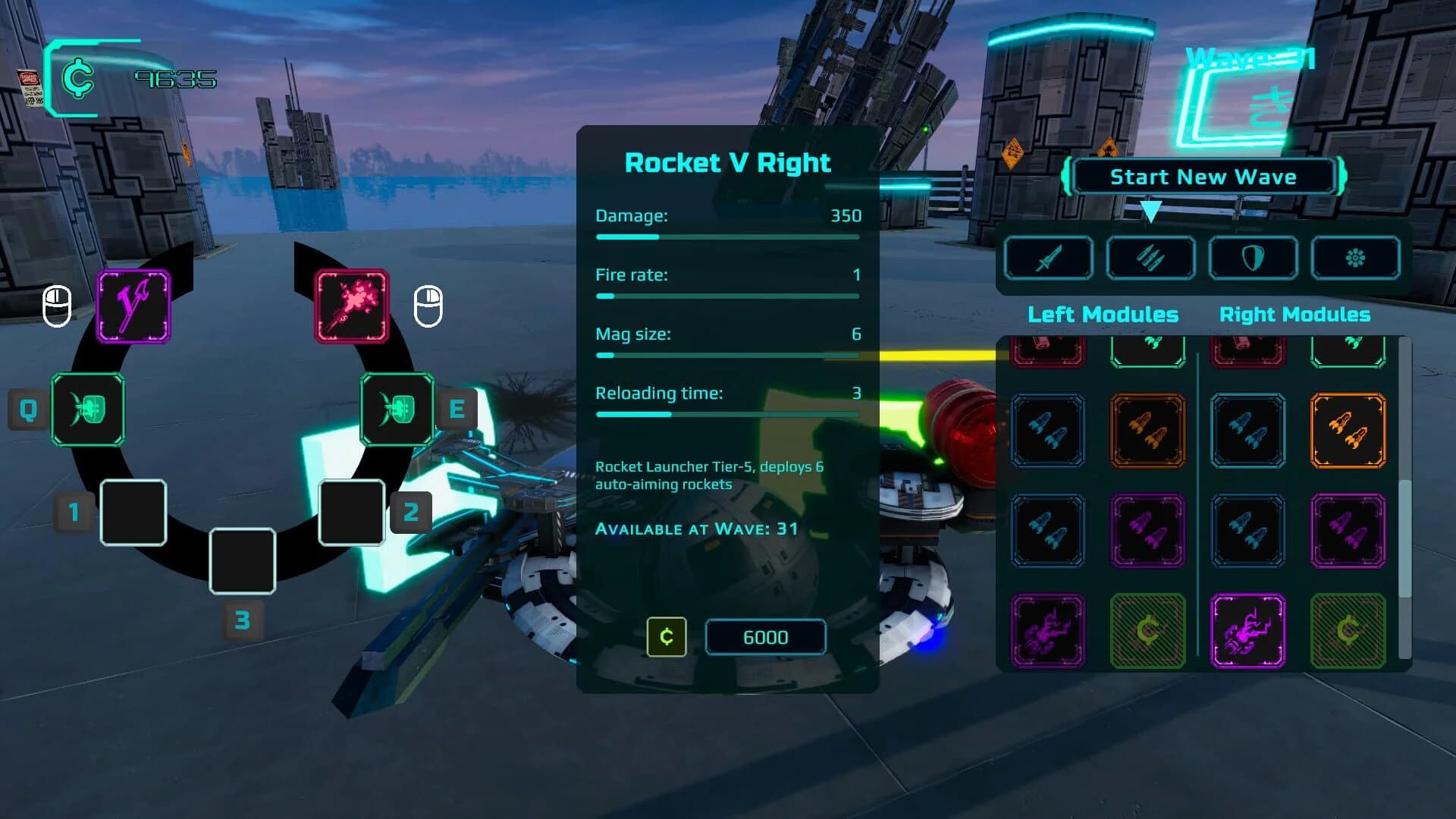Select the equipped purple axe weapon slot

(x=133, y=306)
